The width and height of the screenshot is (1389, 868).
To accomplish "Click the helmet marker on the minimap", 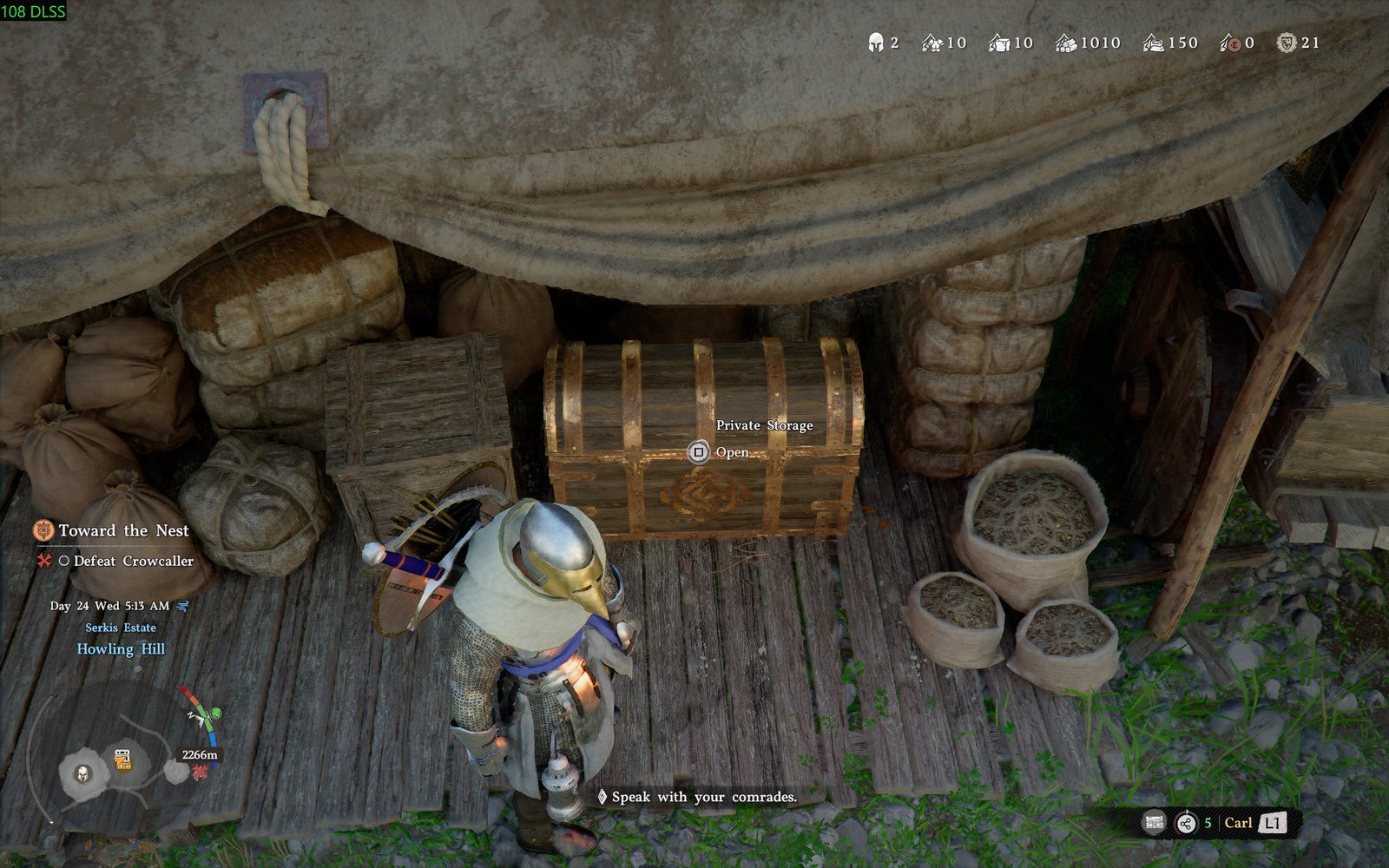I will pyautogui.click(x=82, y=773).
